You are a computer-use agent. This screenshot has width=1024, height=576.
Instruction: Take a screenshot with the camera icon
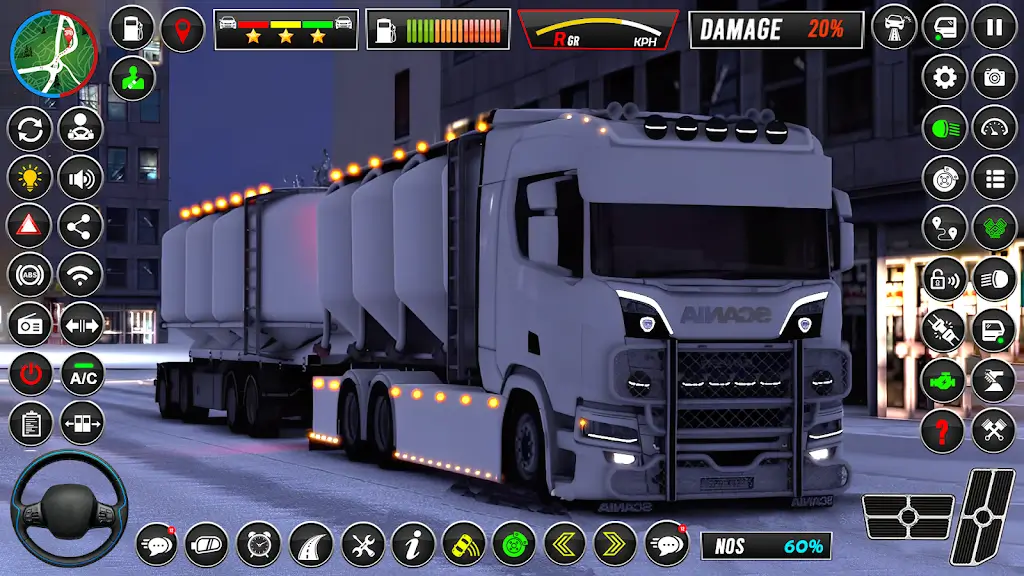tap(994, 77)
